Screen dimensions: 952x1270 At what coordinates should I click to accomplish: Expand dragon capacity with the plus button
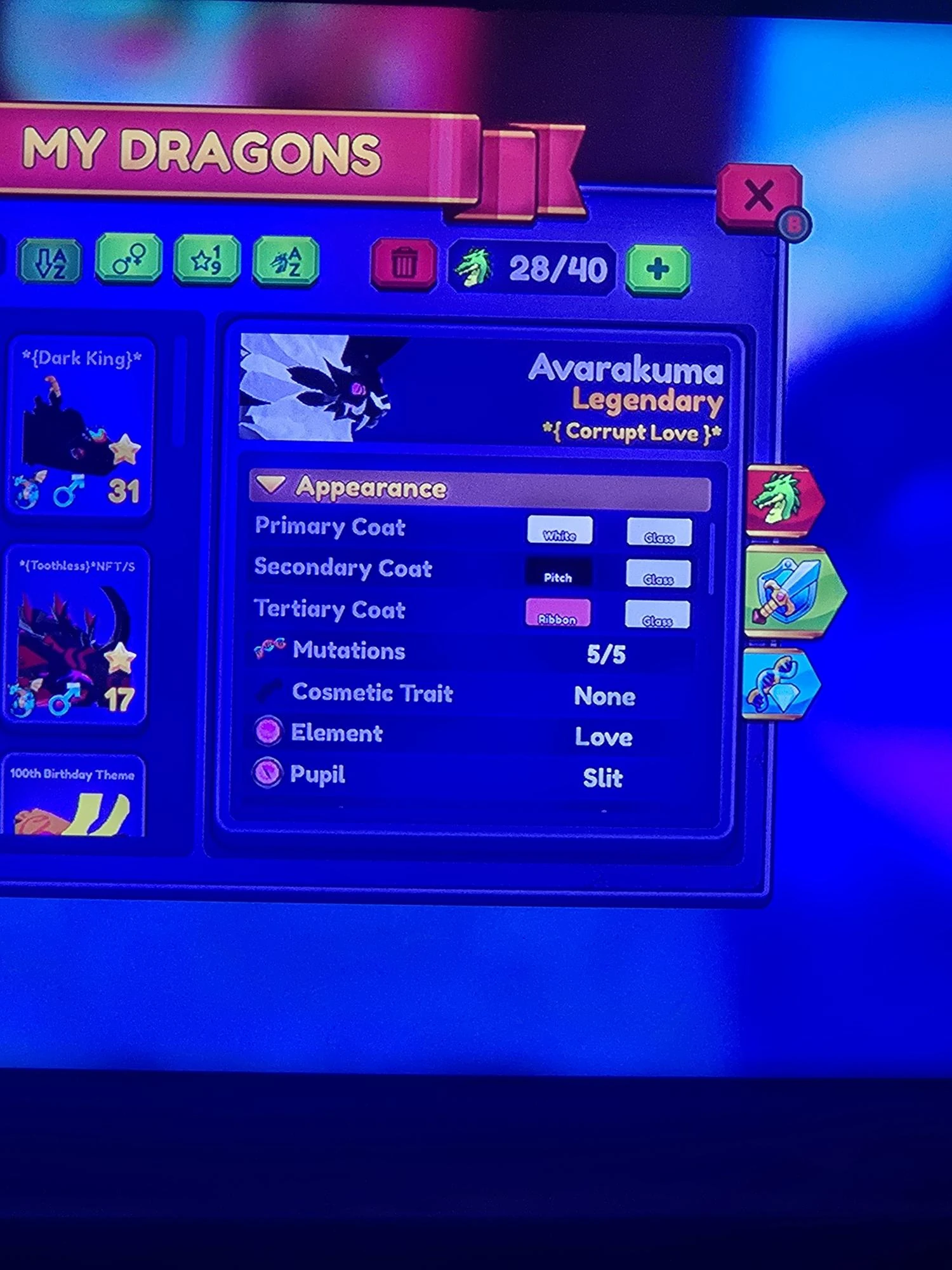point(657,267)
